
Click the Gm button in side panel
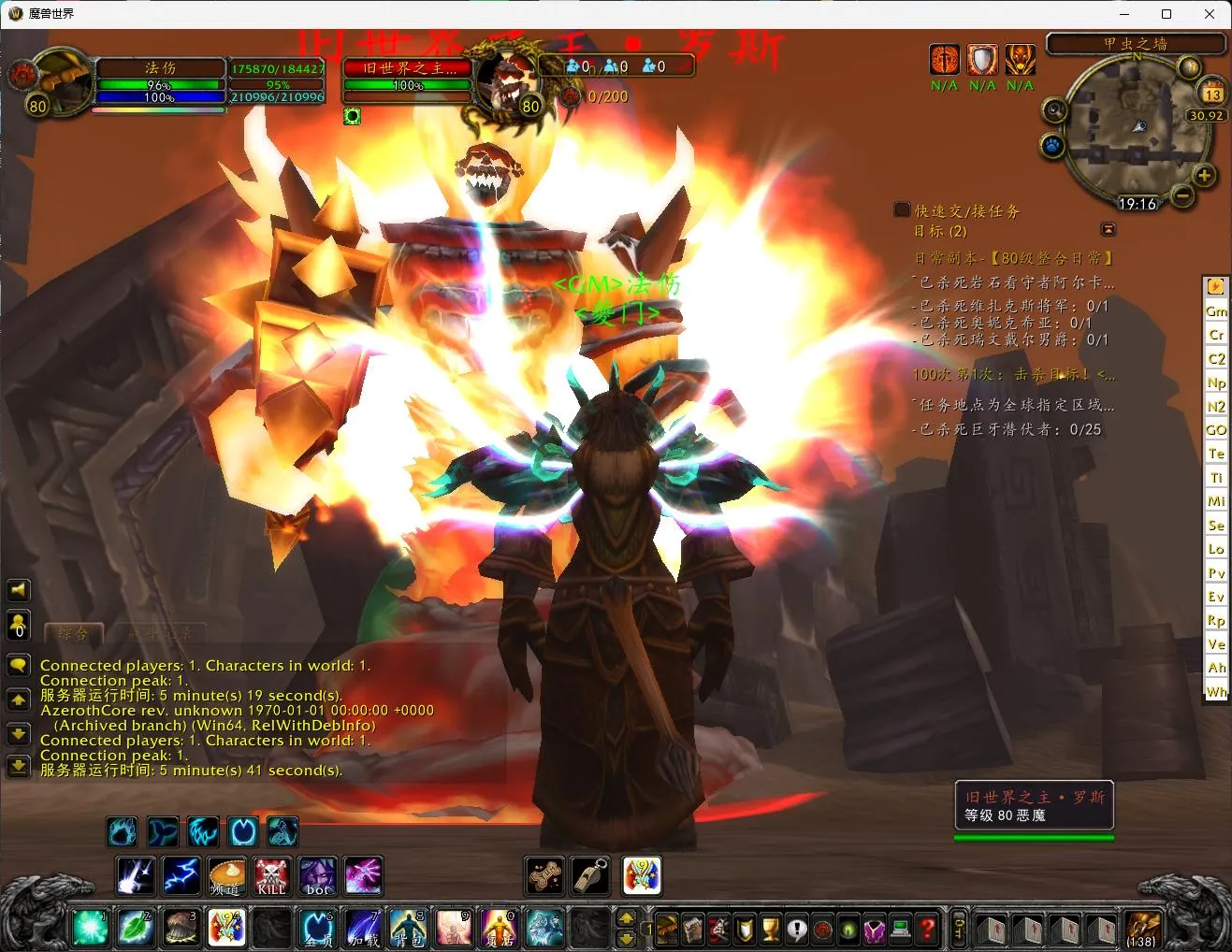(1216, 310)
